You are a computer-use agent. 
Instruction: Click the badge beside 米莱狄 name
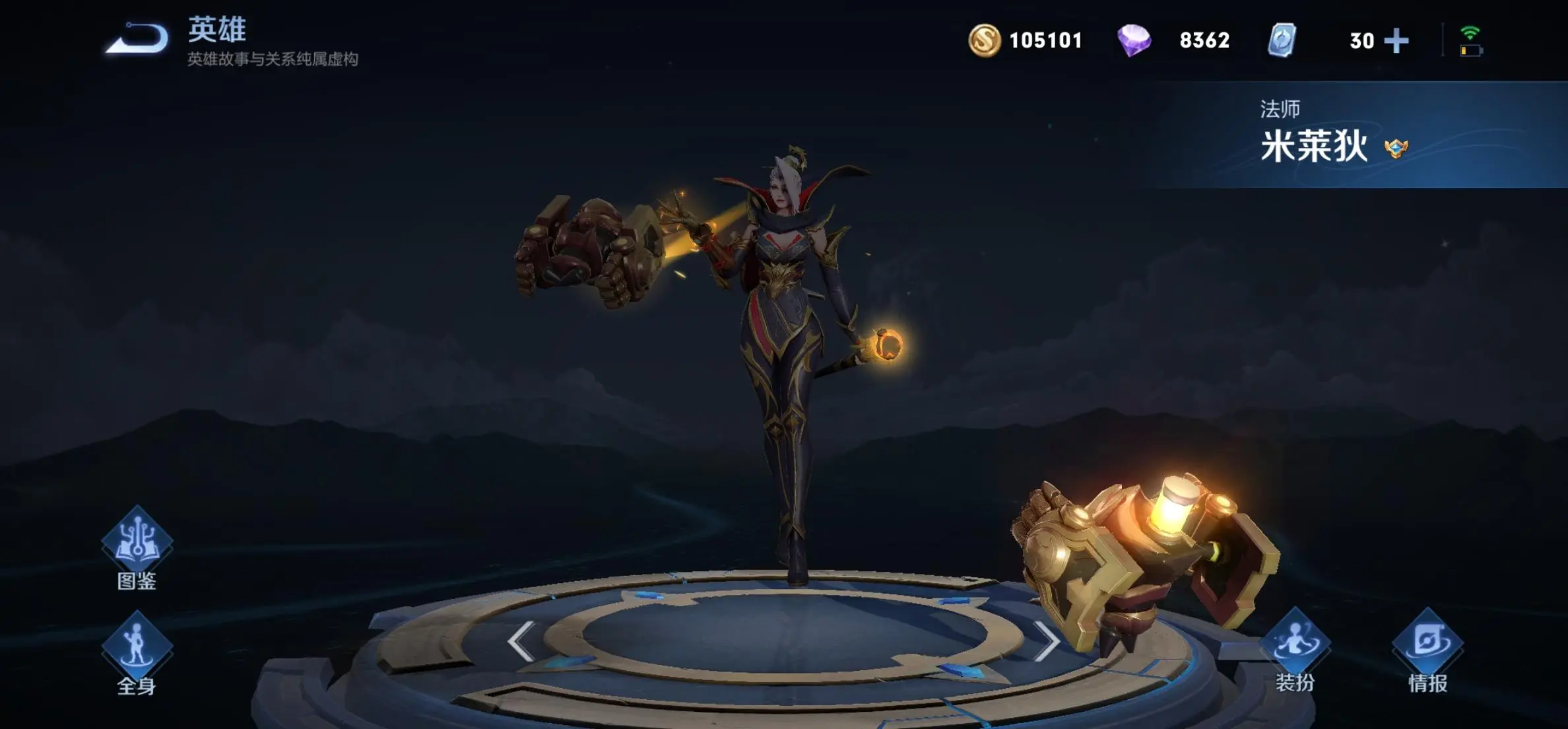[1396, 148]
